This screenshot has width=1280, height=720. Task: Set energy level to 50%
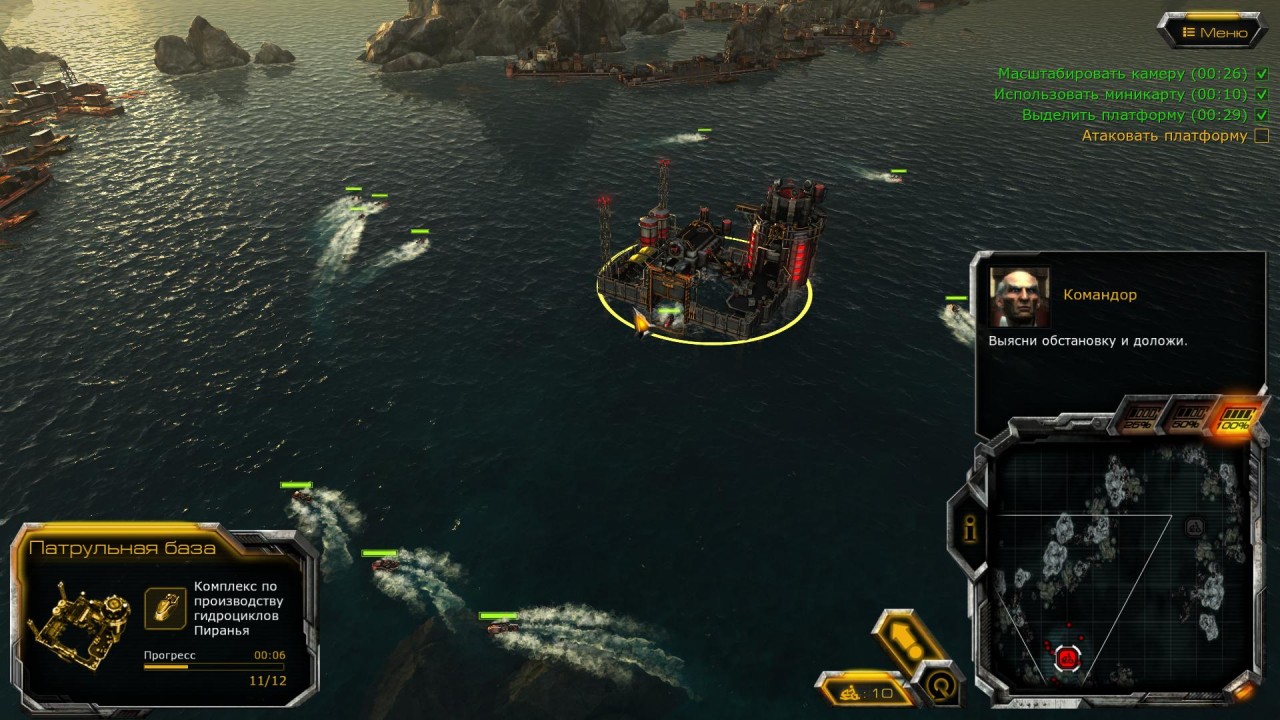click(1188, 417)
